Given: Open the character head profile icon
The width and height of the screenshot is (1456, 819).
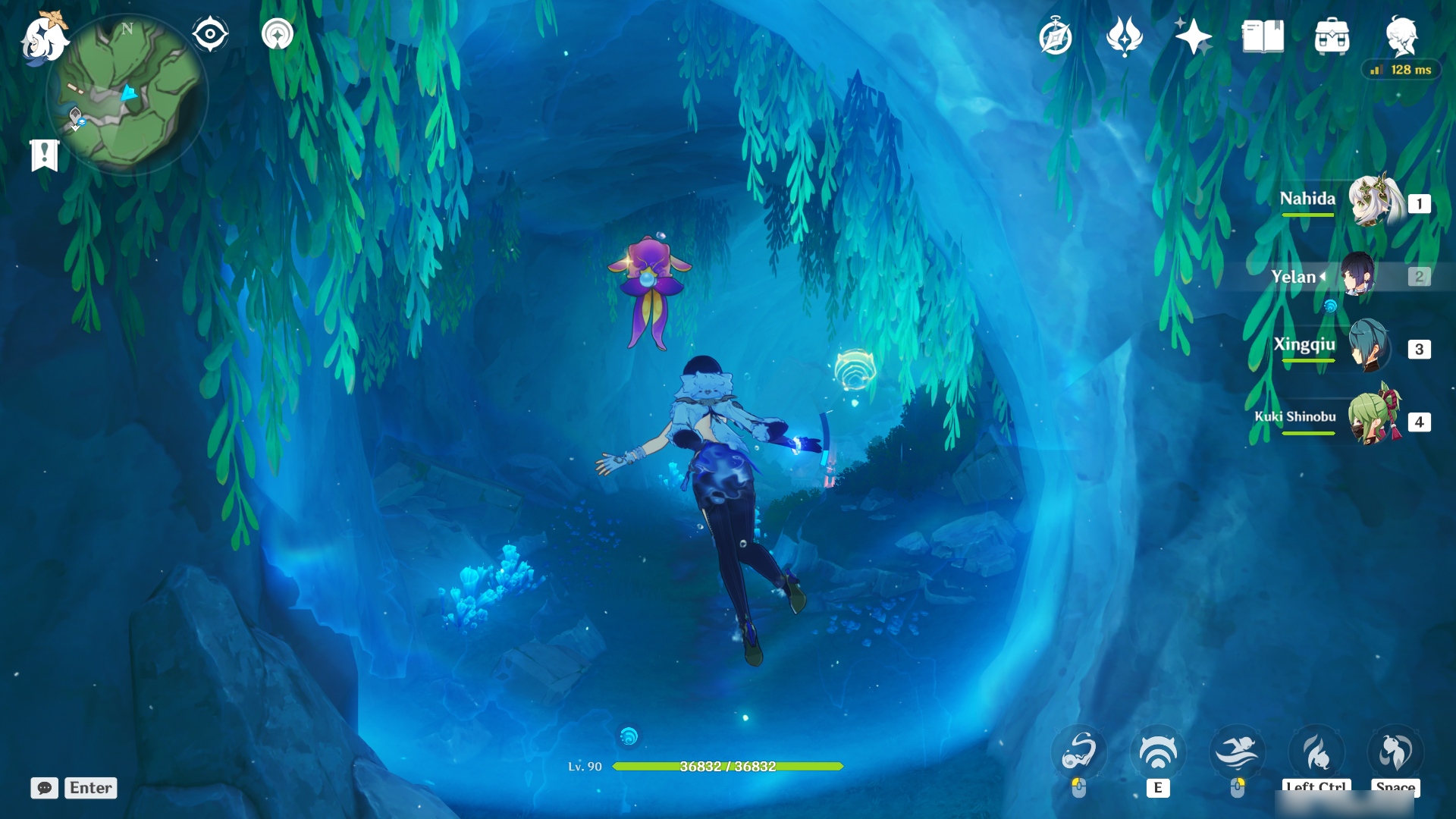Looking at the screenshot, I should point(1401,36).
